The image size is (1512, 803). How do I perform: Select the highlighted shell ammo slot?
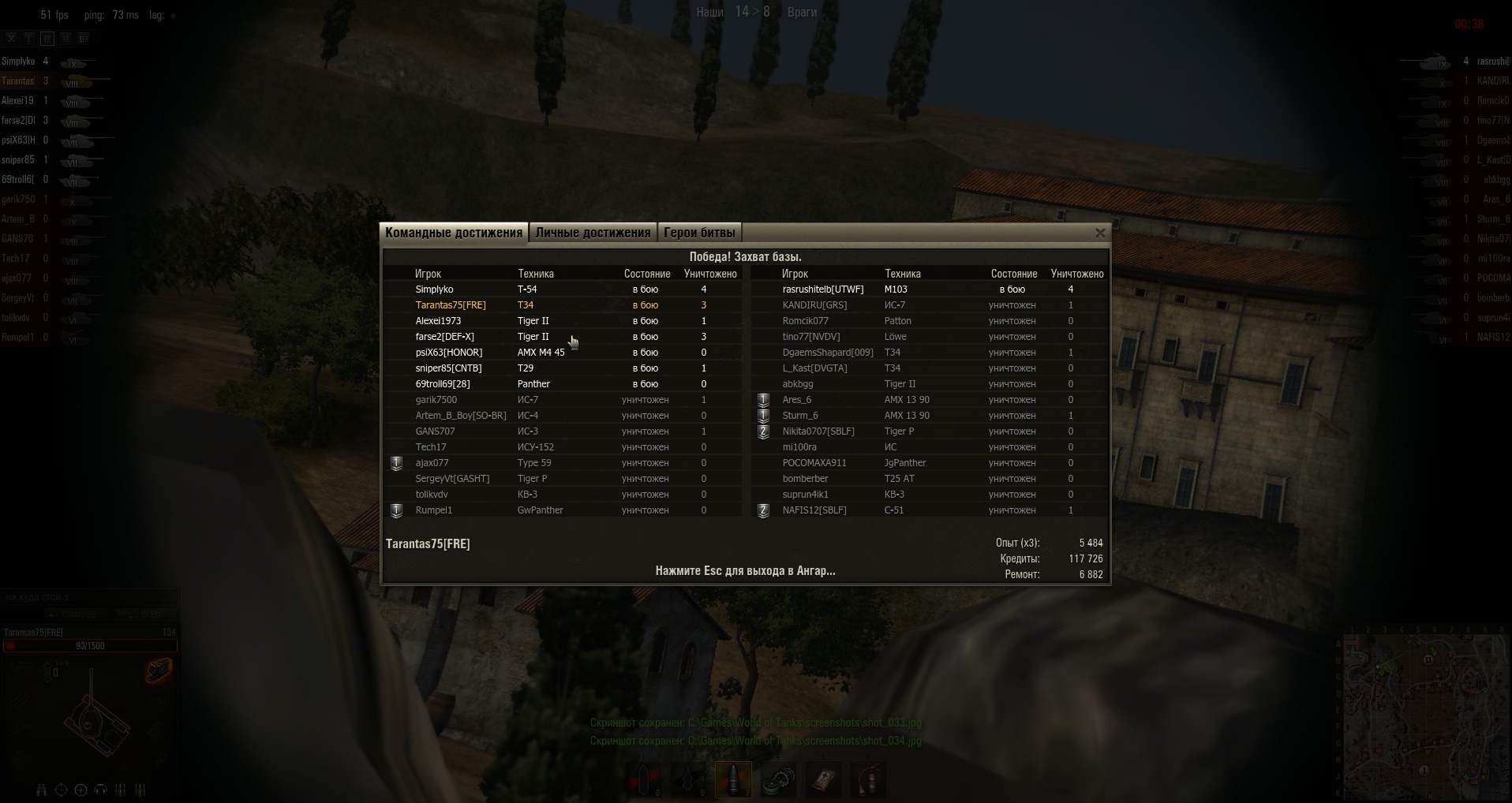click(733, 779)
